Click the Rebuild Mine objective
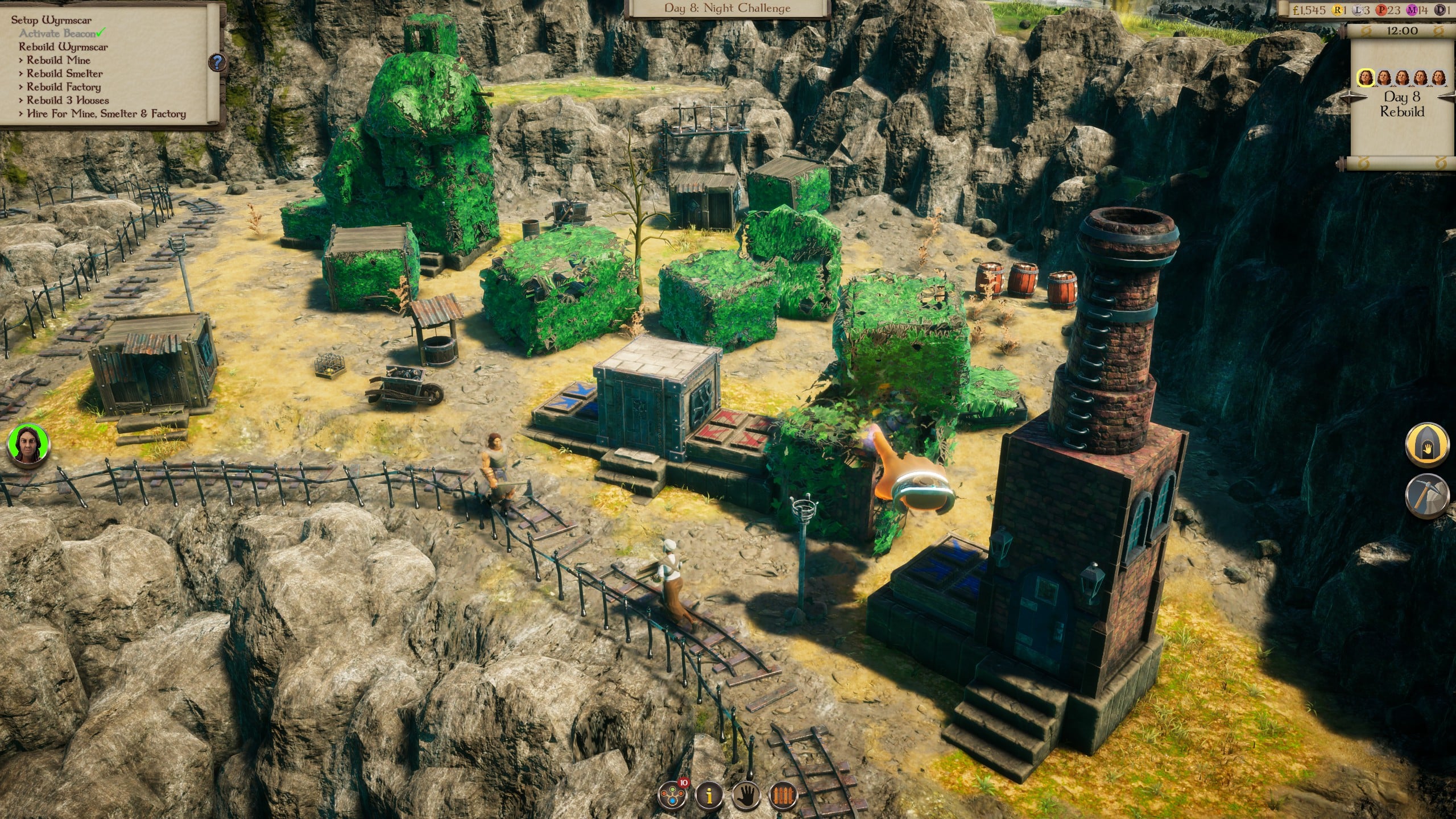 (58, 60)
